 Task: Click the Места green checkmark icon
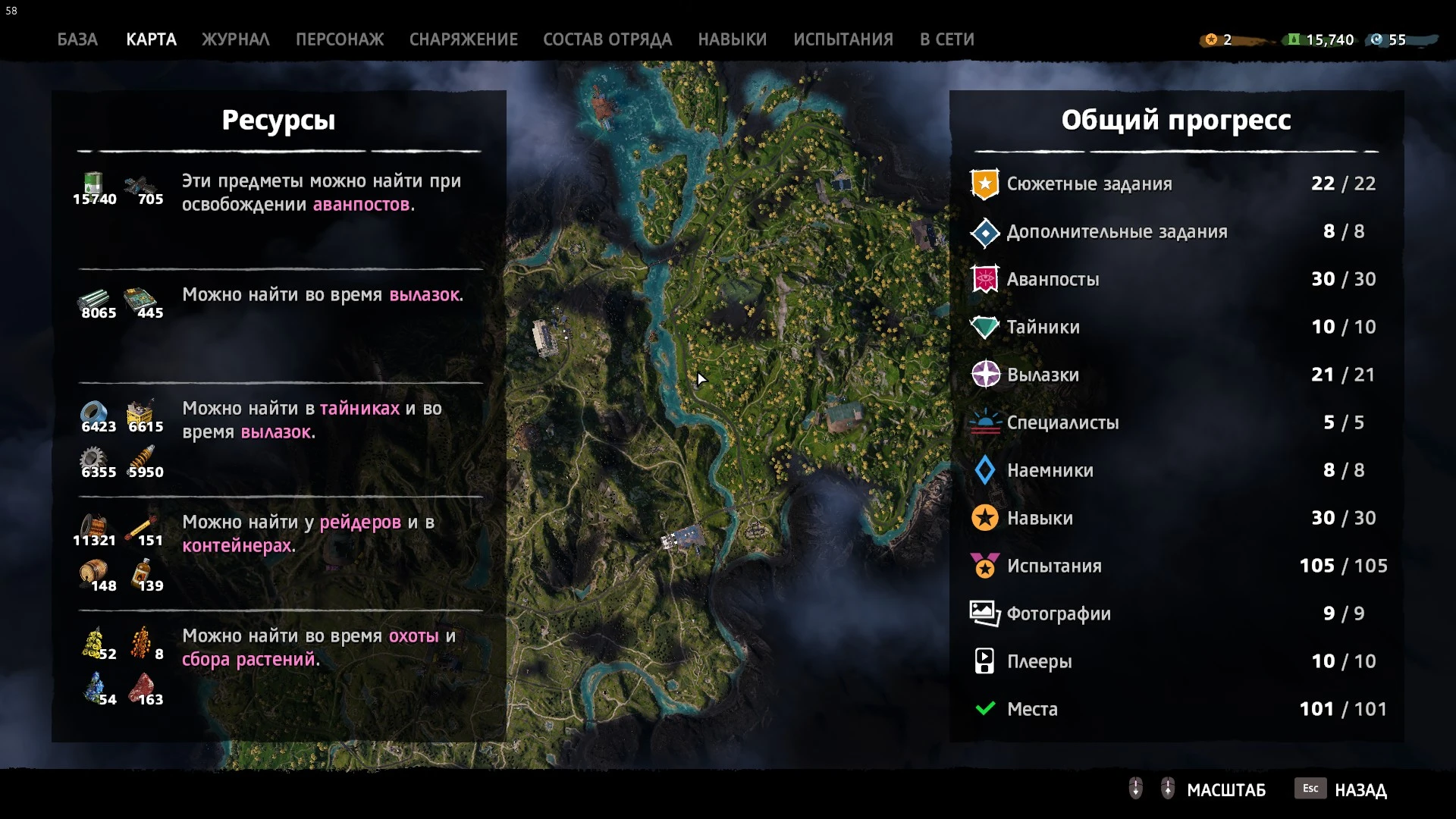point(984,708)
